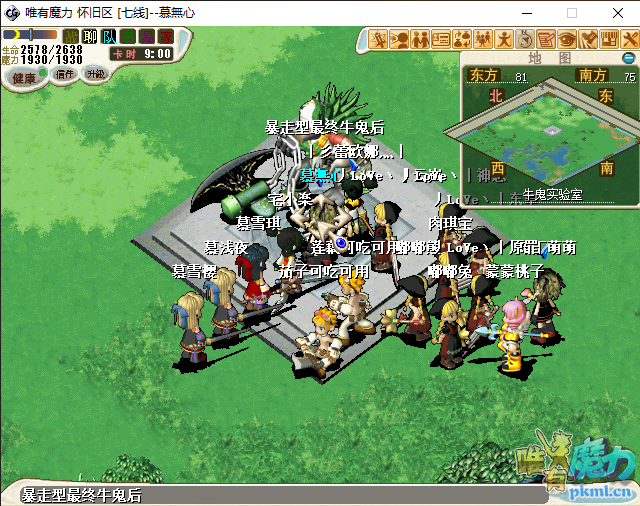Open the eye icon in toolbar
This screenshot has height=506, width=640.
568,40
